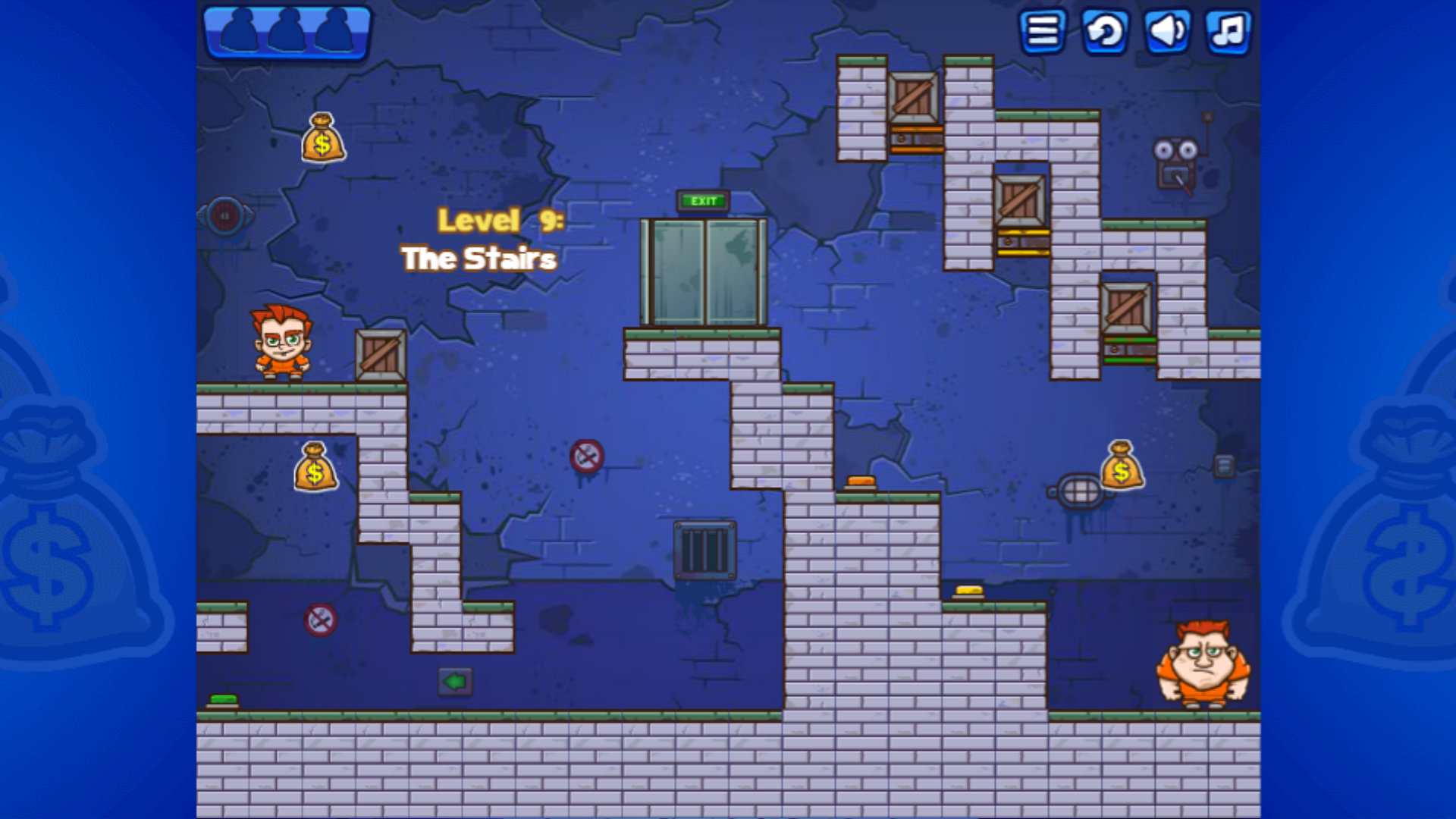The width and height of the screenshot is (1456, 819).
Task: Mute sound effects with the speaker icon
Action: (1166, 32)
